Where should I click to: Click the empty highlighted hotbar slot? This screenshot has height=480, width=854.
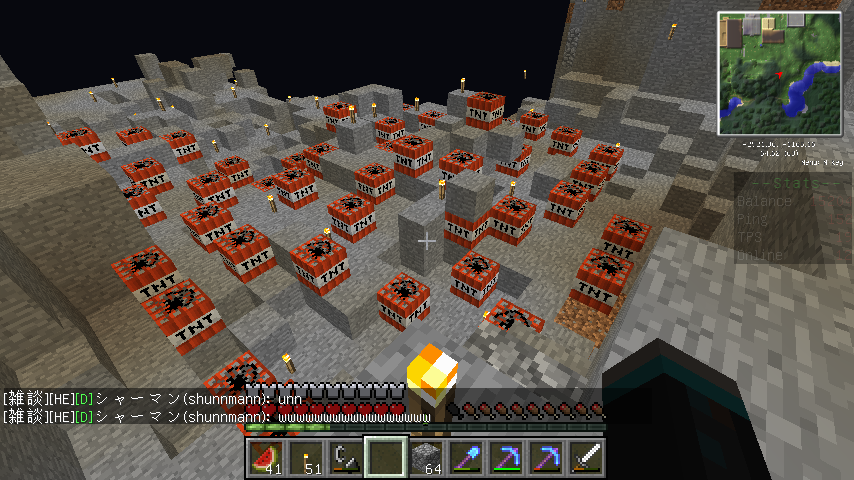coord(385,457)
